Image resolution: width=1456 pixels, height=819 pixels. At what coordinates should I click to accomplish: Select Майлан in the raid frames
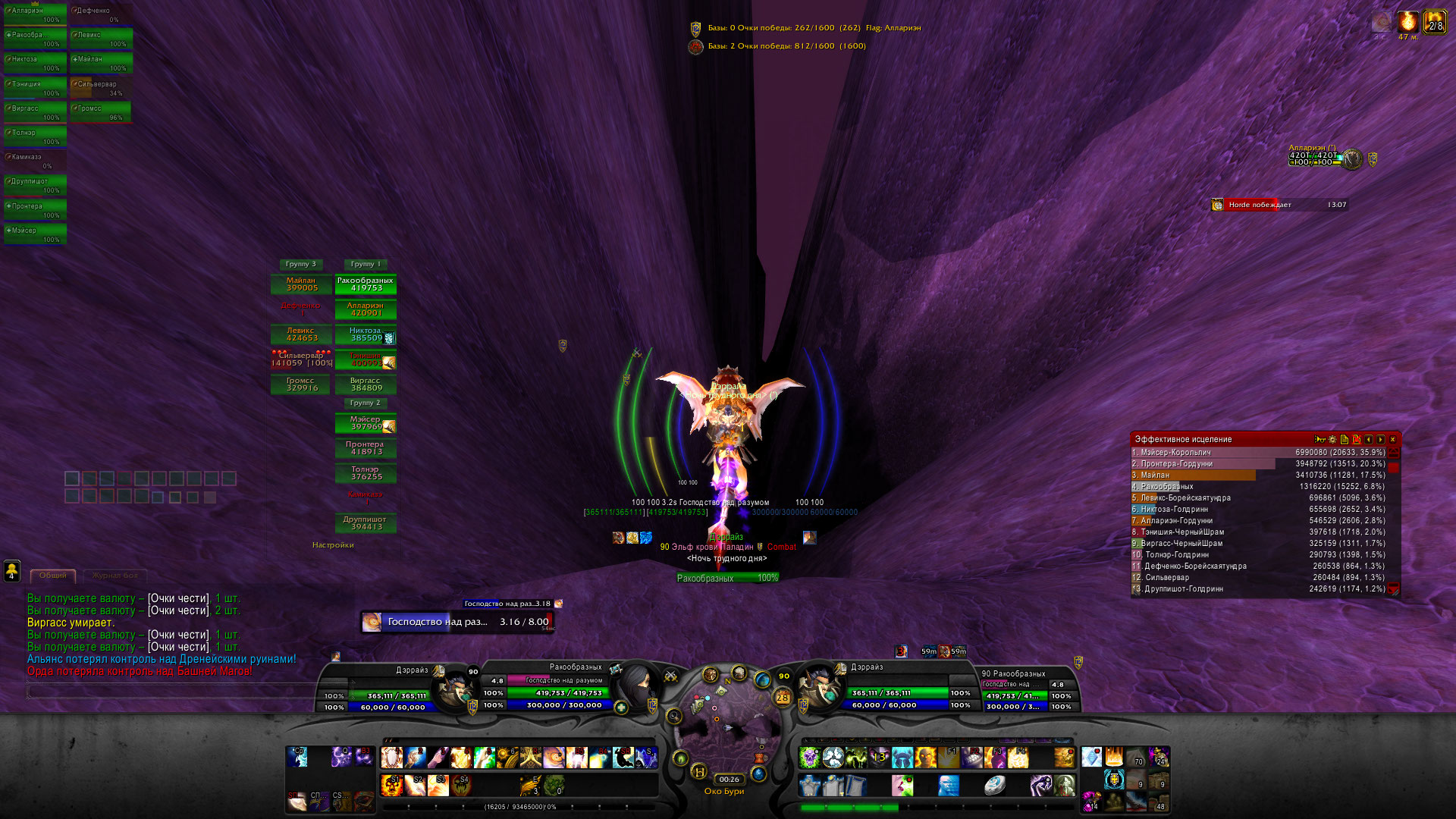click(x=301, y=284)
